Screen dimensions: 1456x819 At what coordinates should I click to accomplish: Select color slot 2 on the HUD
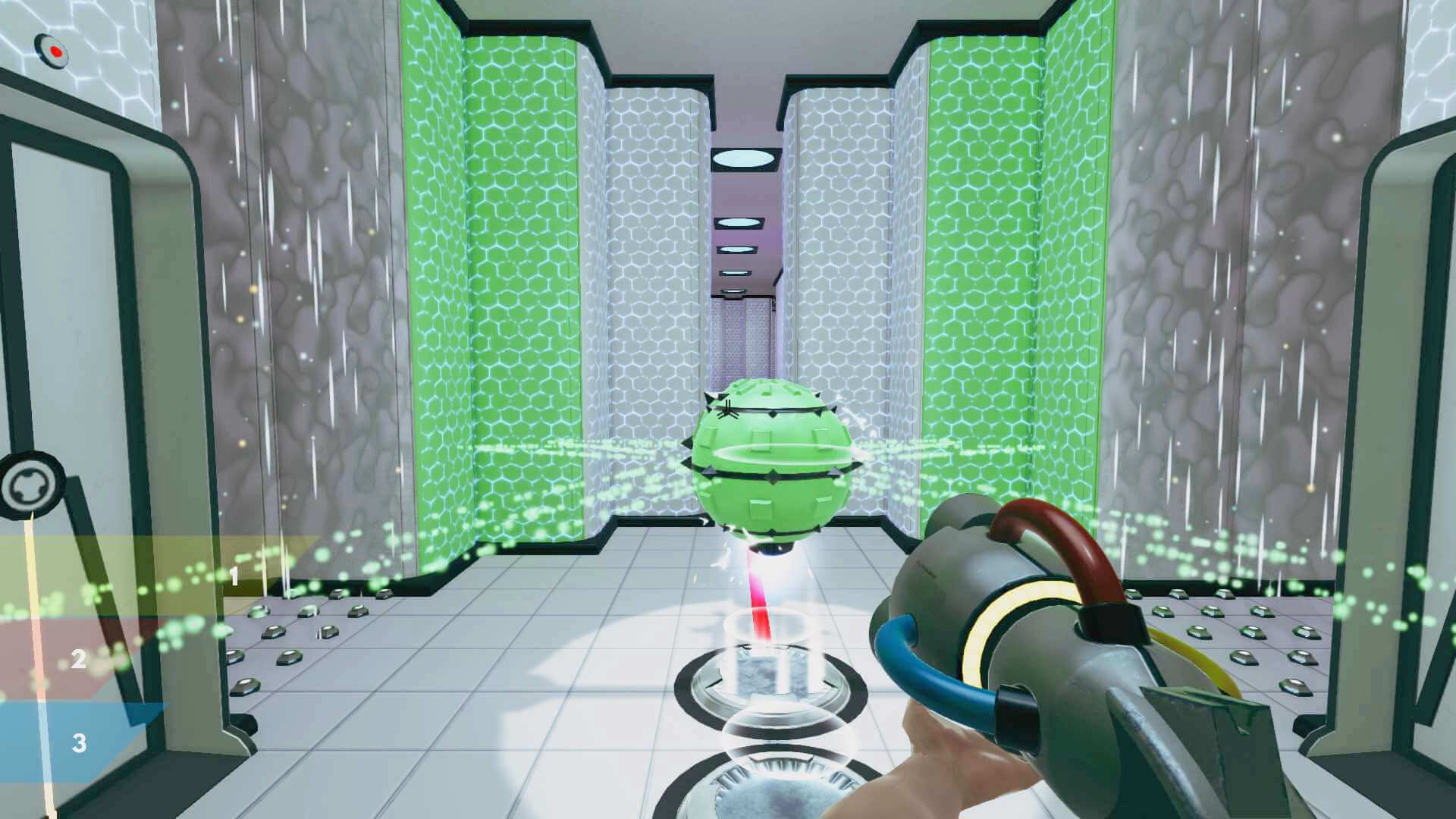(x=80, y=658)
